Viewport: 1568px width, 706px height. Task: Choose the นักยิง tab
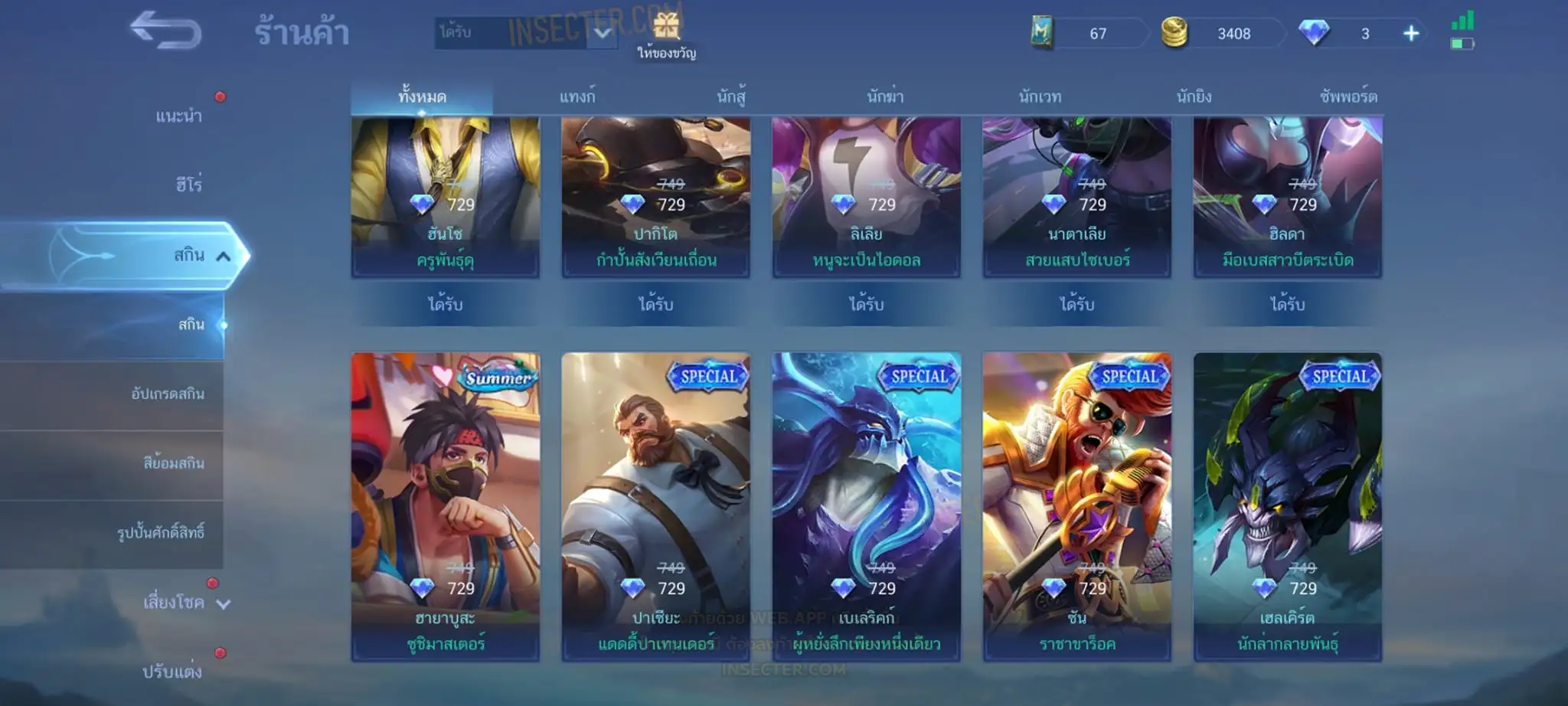[x=1194, y=97]
